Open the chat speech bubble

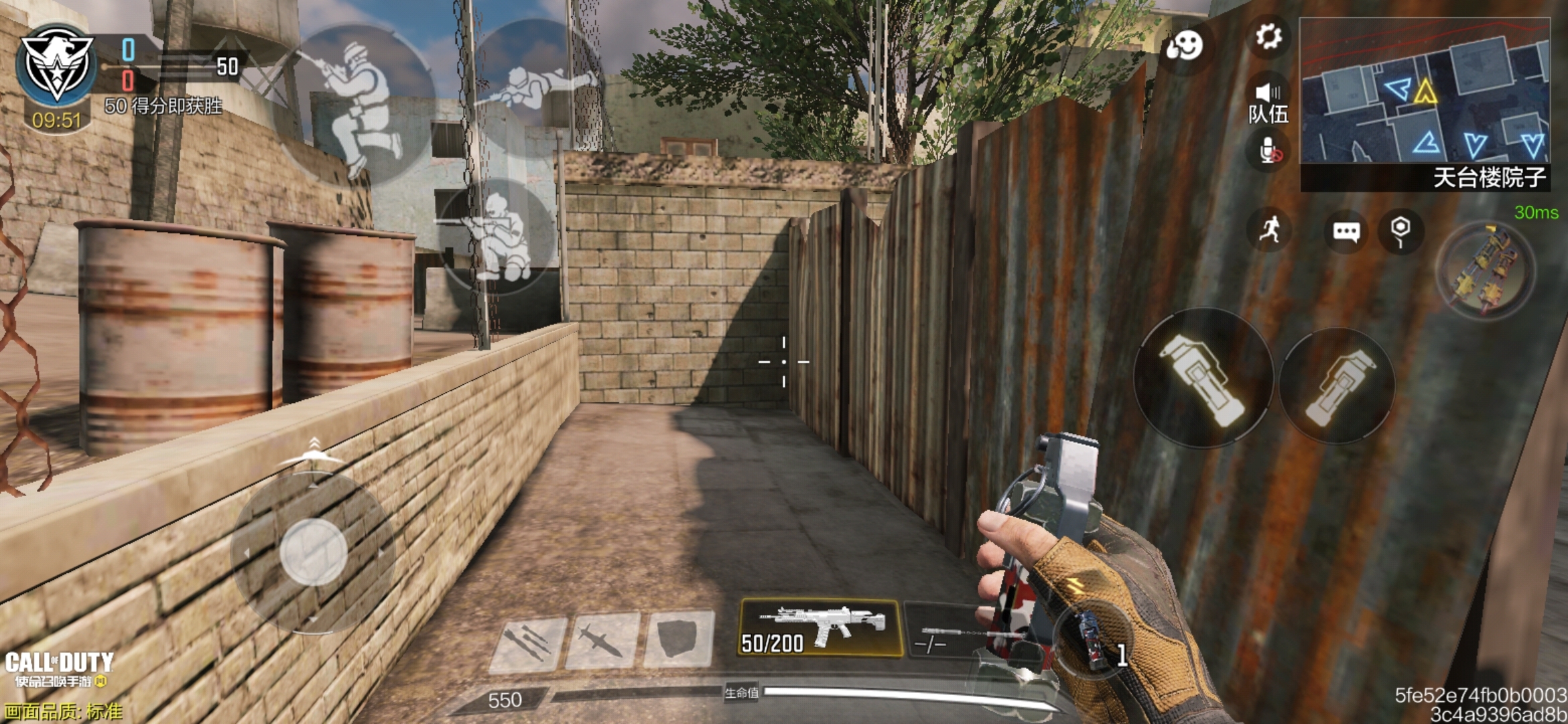click(x=1346, y=232)
